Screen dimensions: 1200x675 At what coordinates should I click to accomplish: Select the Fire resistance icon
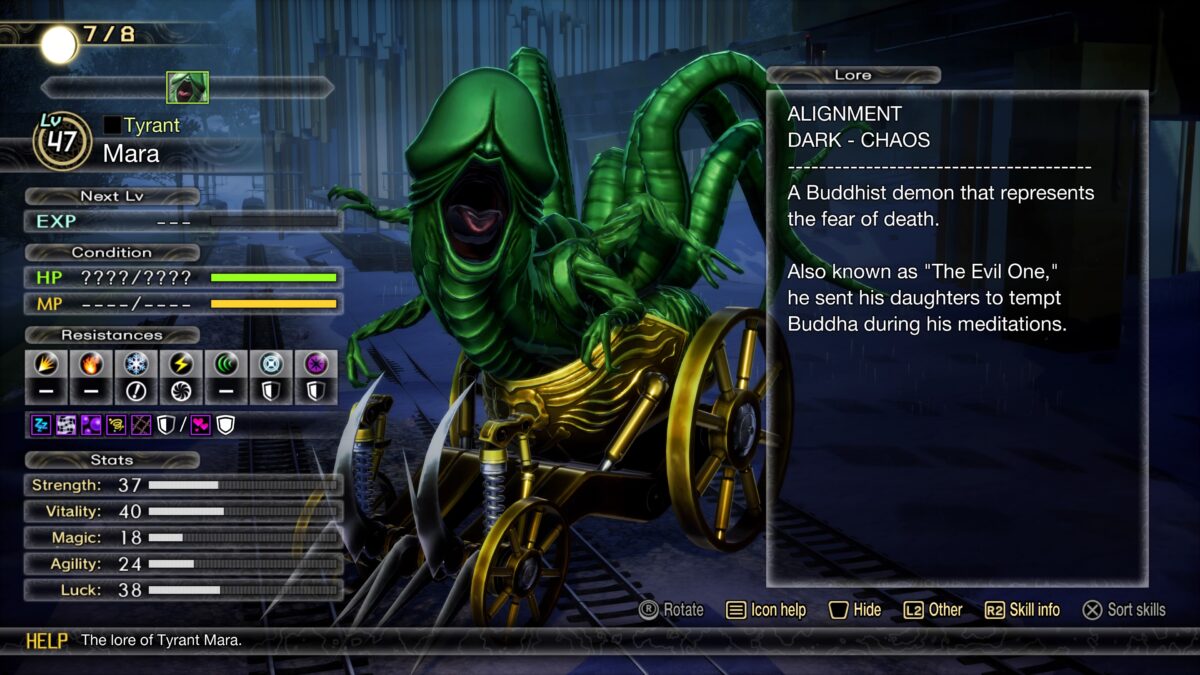pos(91,364)
